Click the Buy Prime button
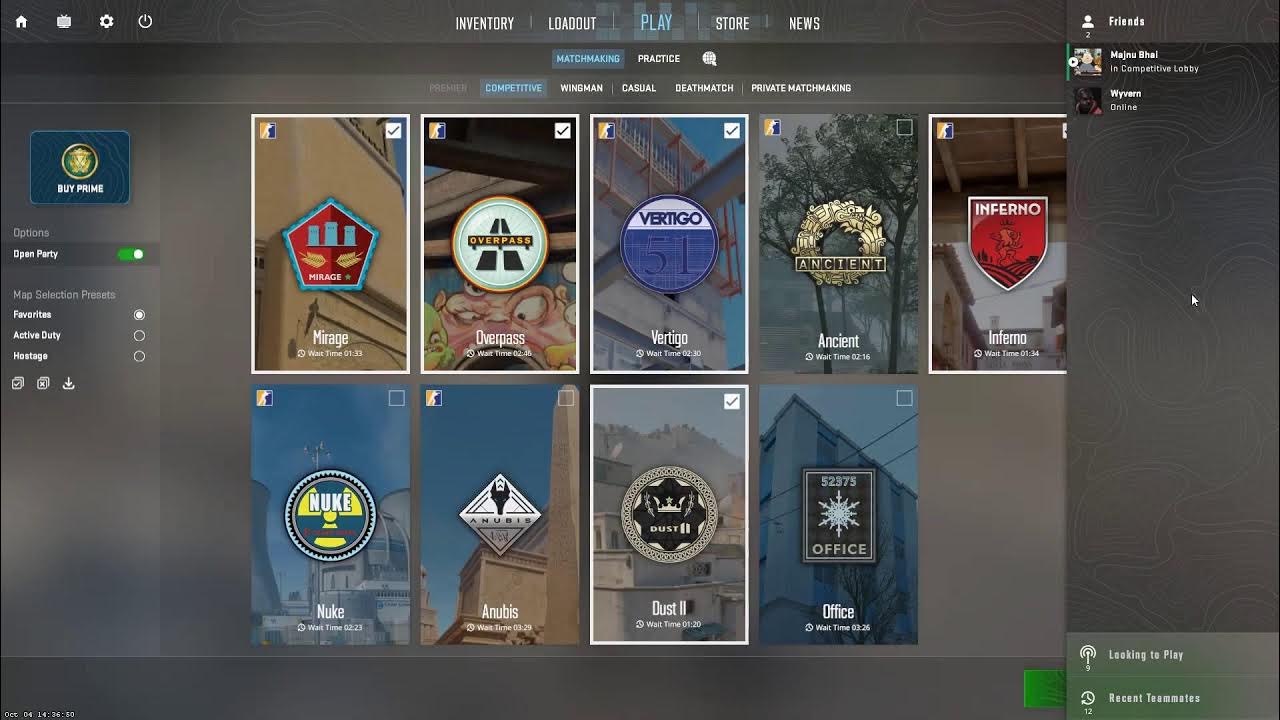1280x720 pixels. [80, 168]
